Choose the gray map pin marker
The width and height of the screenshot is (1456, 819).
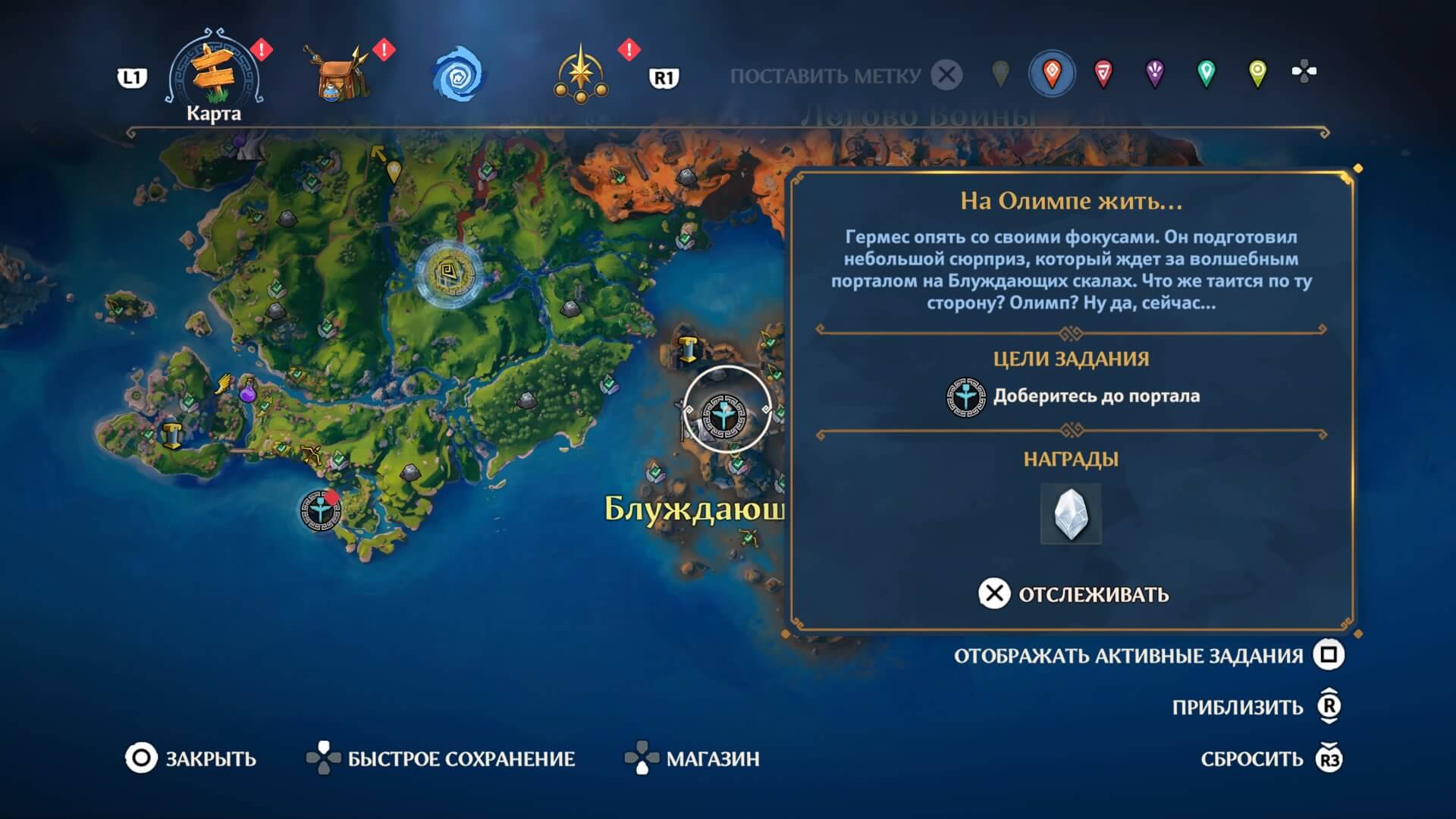[1001, 74]
